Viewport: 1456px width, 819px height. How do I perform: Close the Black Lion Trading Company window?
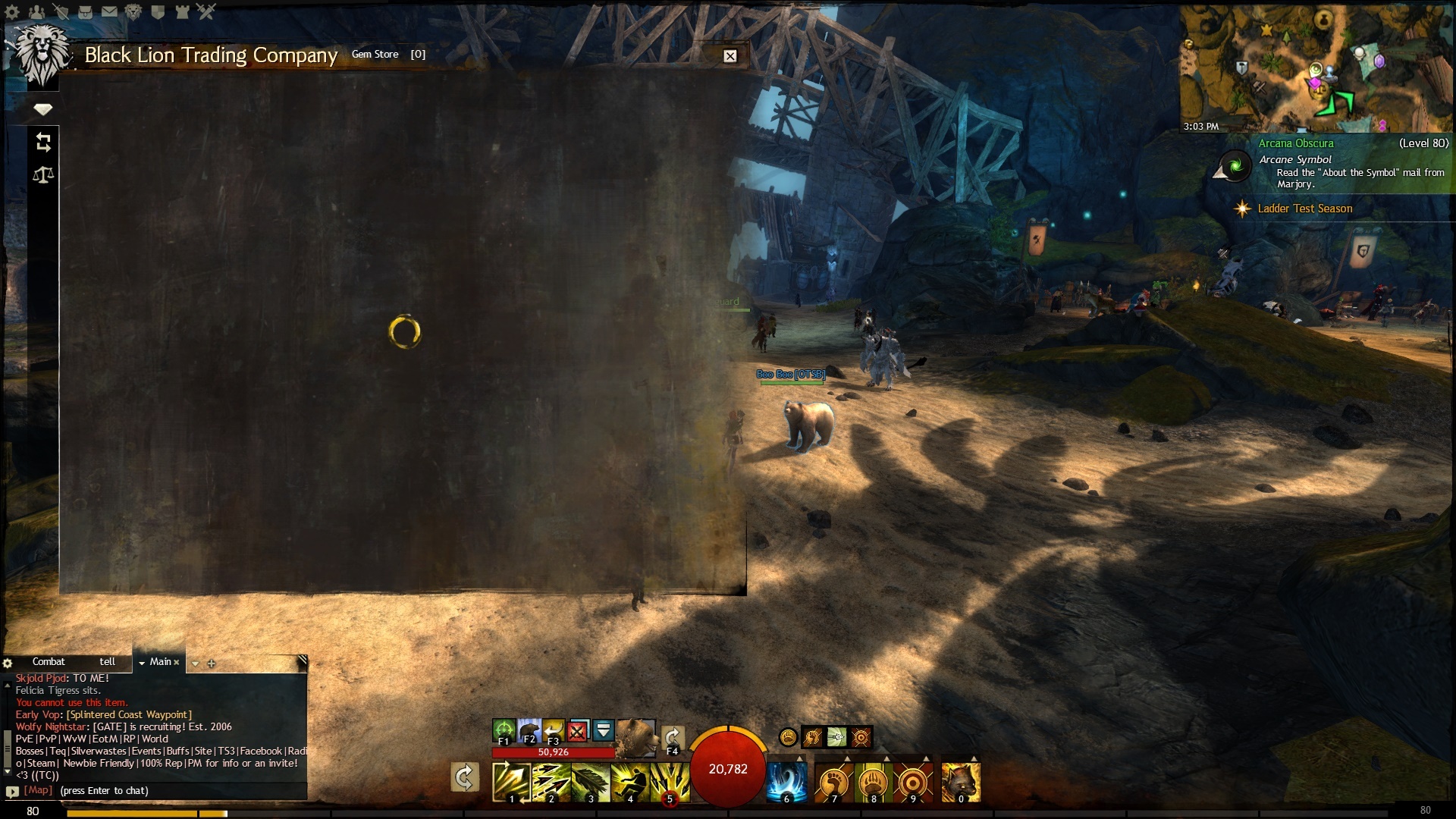click(x=730, y=56)
